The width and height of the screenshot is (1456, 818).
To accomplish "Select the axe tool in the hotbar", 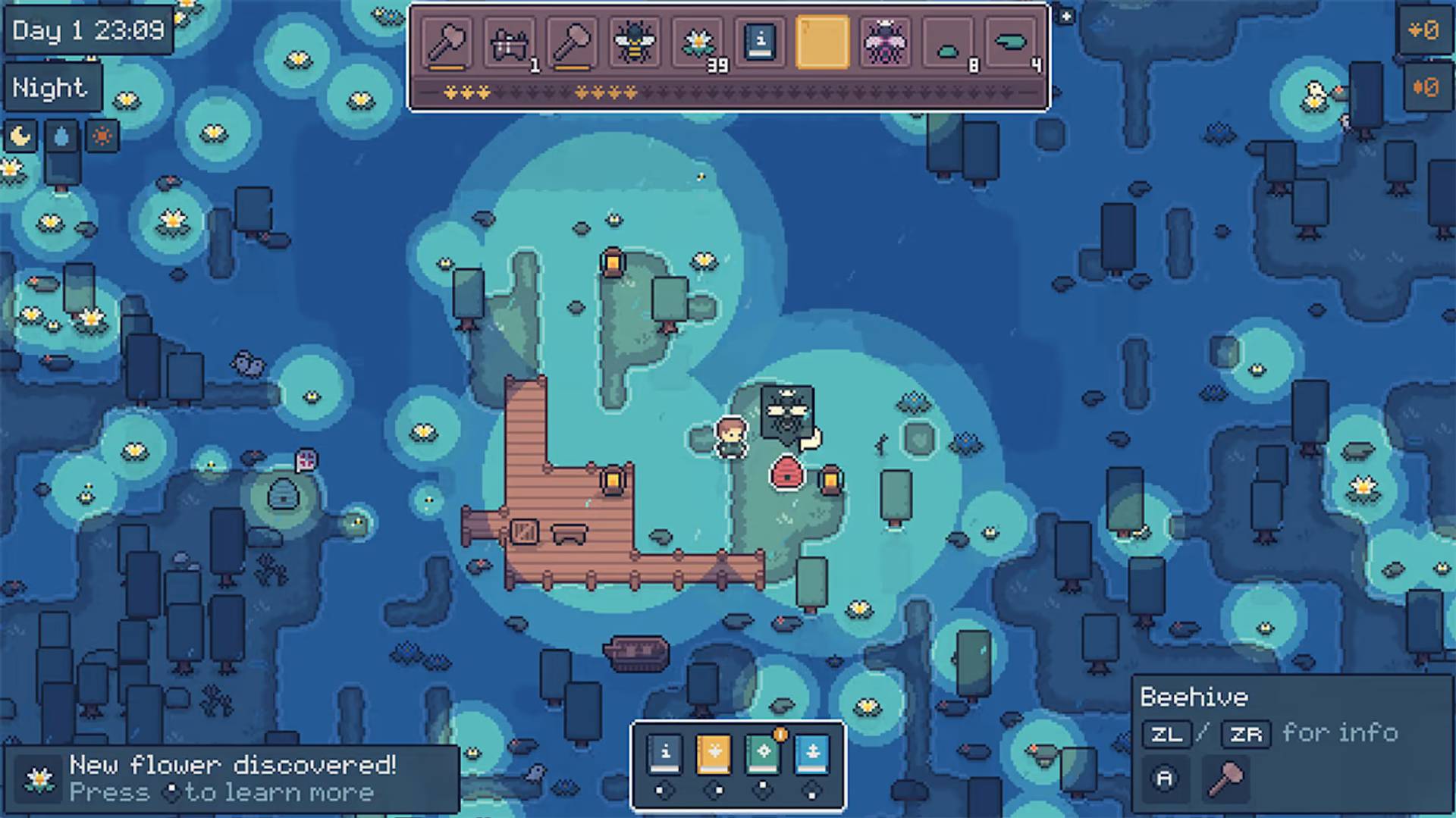I will [x=447, y=42].
